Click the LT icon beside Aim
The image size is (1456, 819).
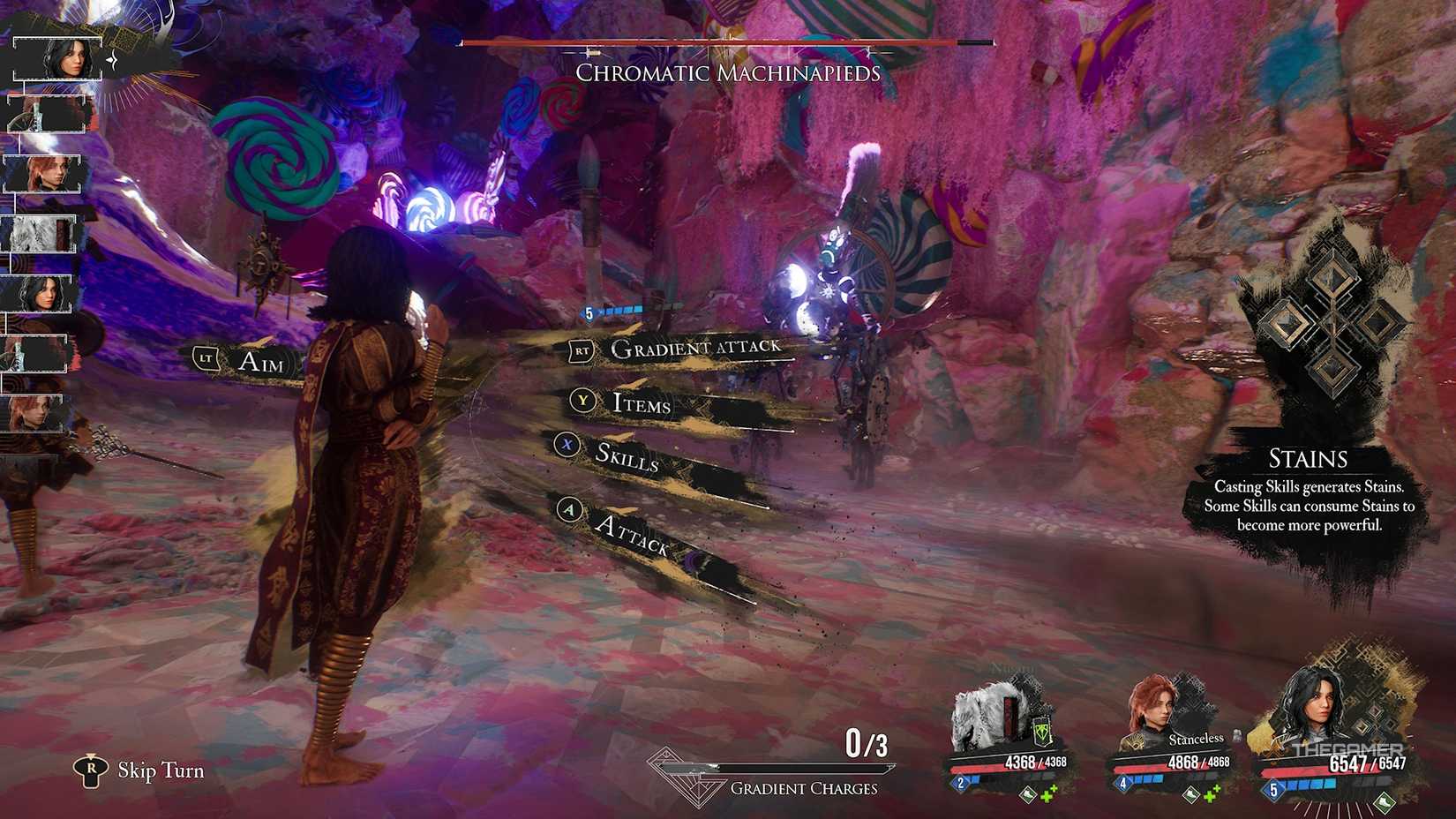(205, 357)
